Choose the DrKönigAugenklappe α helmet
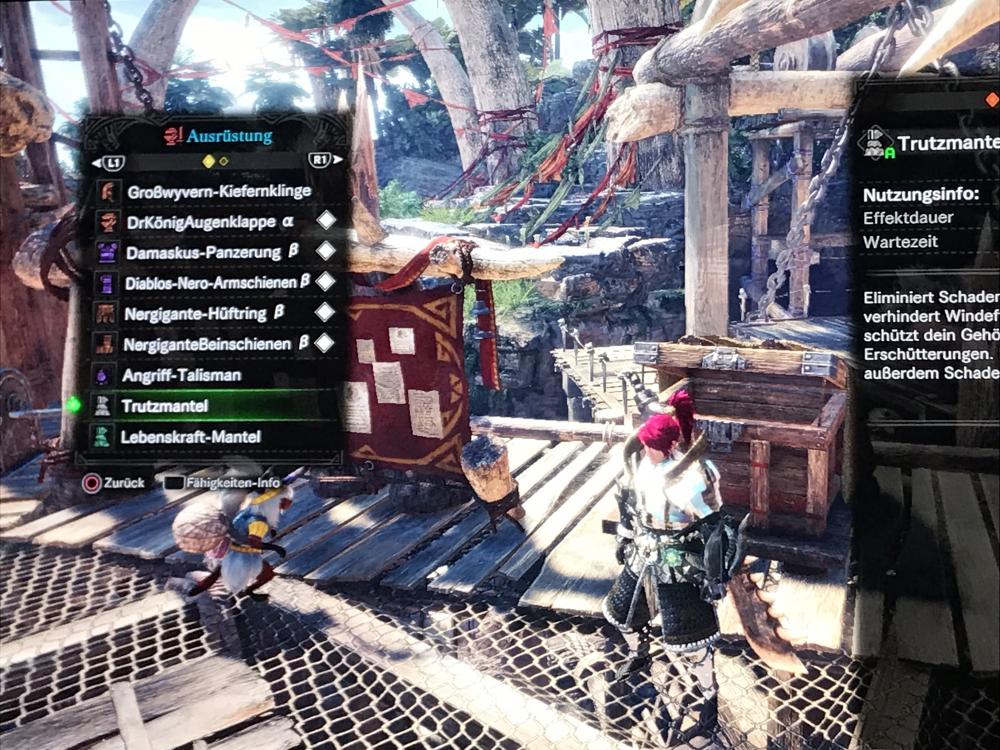This screenshot has height=750, width=1000. pyautogui.click(x=199, y=222)
